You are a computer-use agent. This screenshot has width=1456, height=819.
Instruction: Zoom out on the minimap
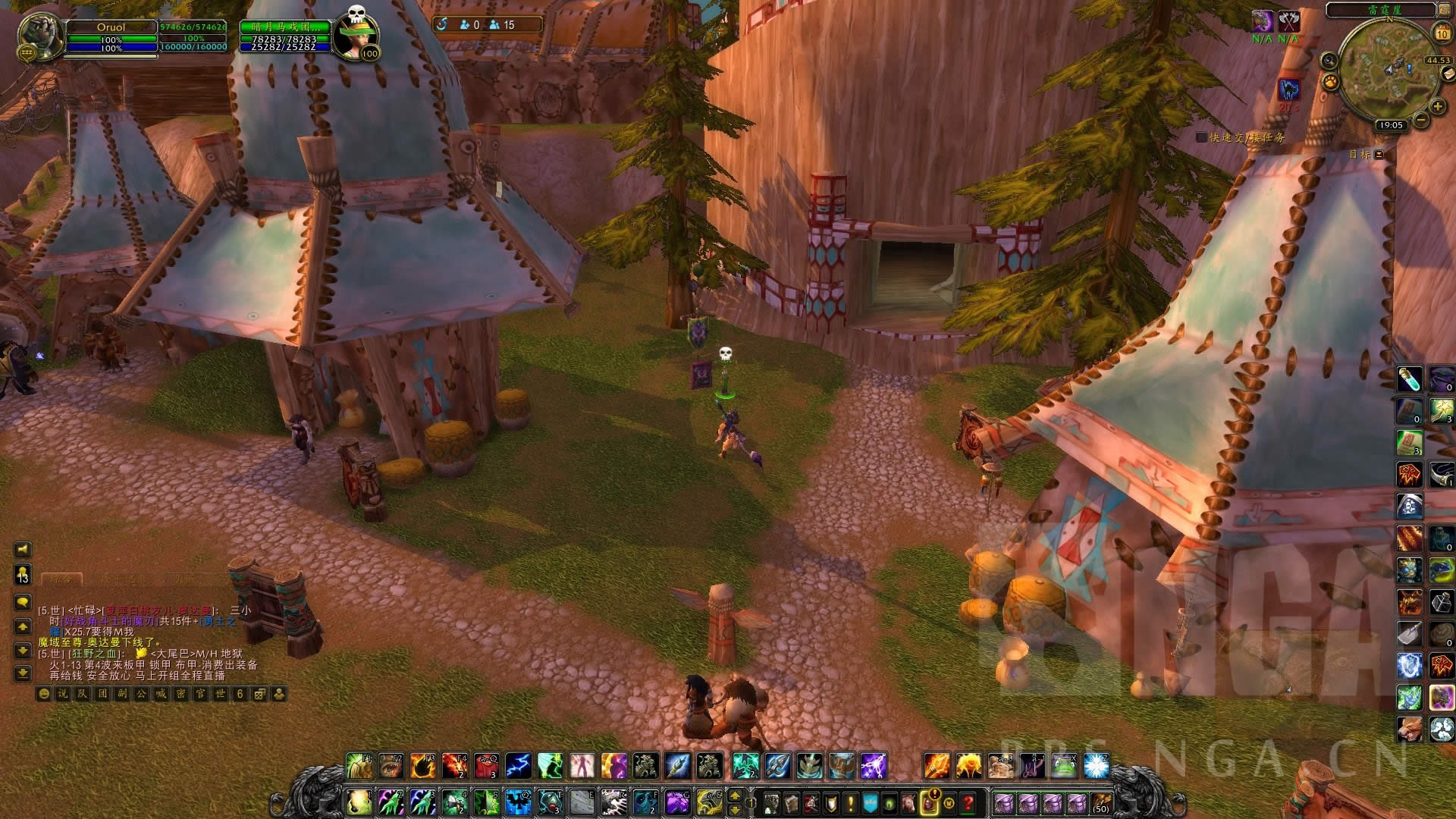[1421, 120]
